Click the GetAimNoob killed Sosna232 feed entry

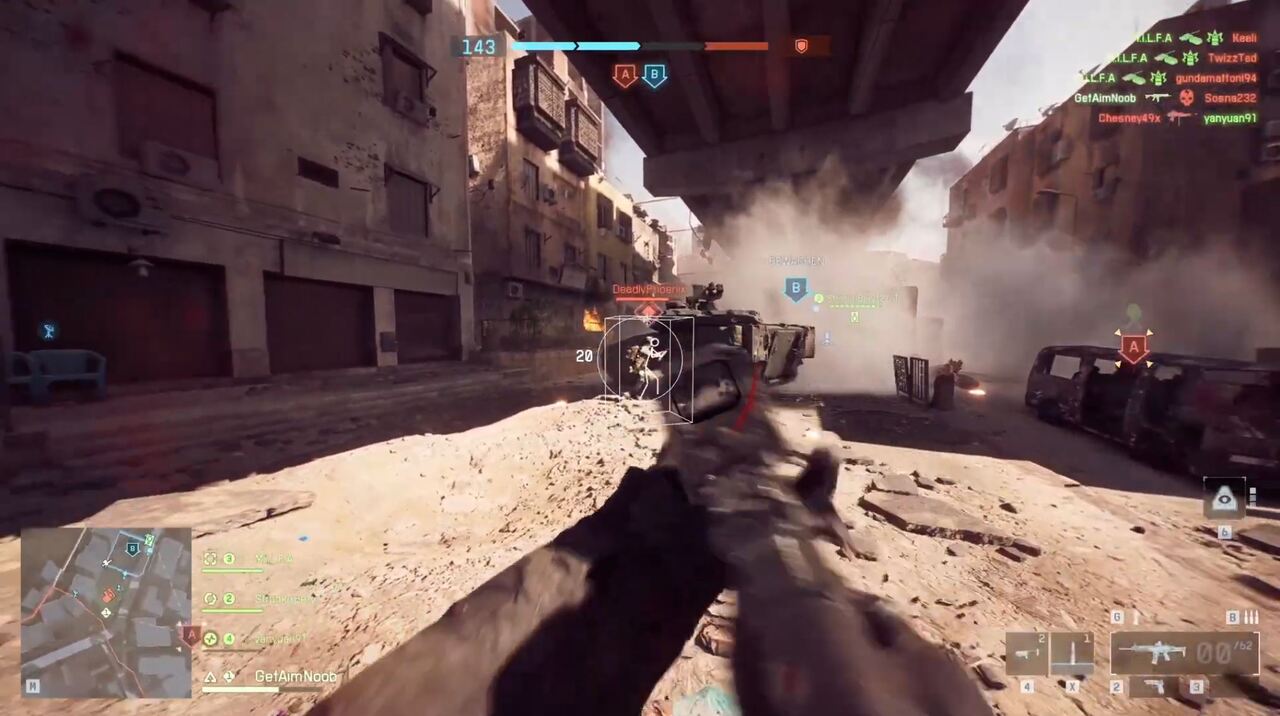coord(1165,98)
